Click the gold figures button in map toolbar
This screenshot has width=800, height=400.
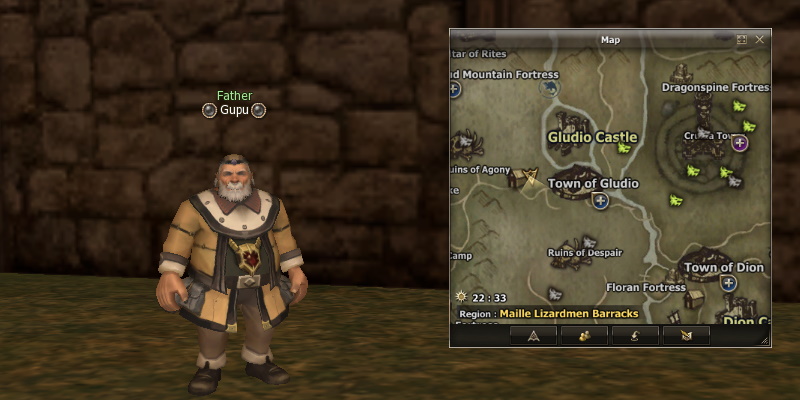pyautogui.click(x=584, y=335)
